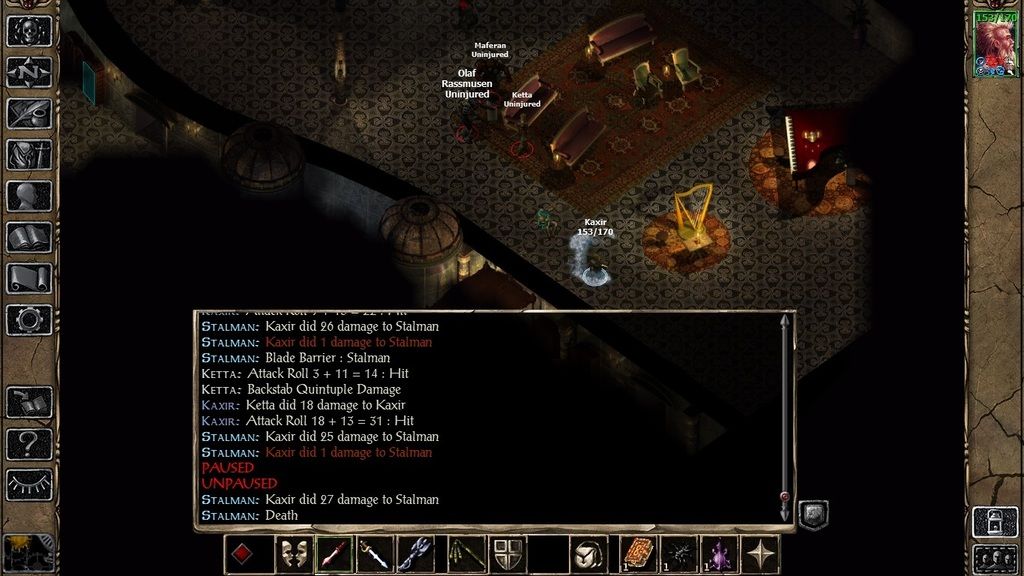Select the red-tipped weapon quick slot
1024x576 pixels.
(334, 554)
